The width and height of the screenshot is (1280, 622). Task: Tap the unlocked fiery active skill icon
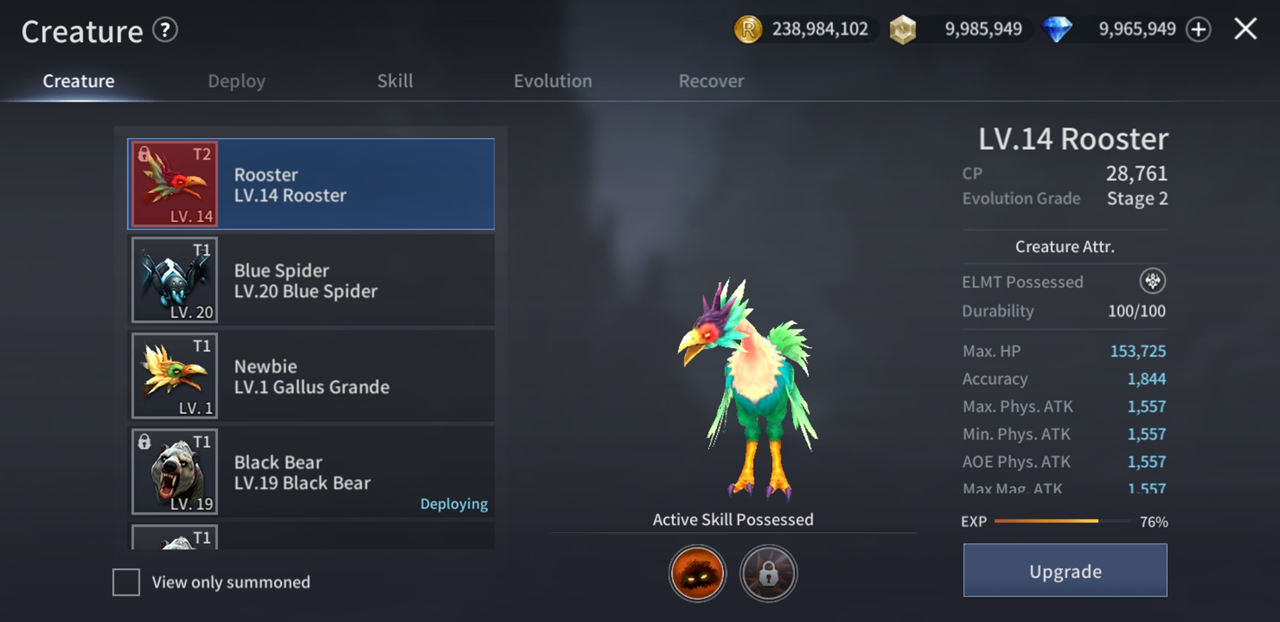click(697, 573)
